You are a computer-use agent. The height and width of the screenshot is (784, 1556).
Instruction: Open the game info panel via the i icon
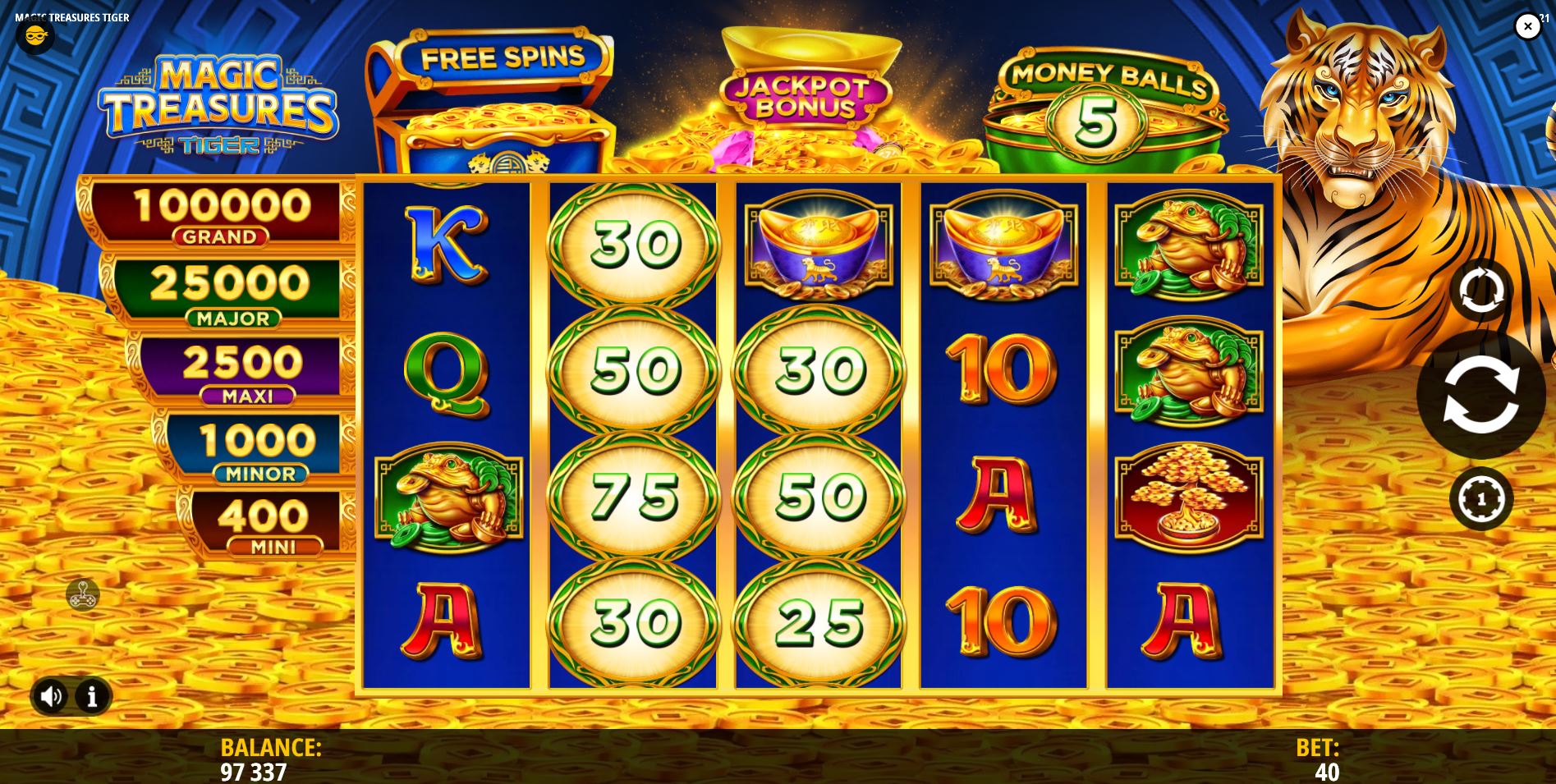coord(90,696)
